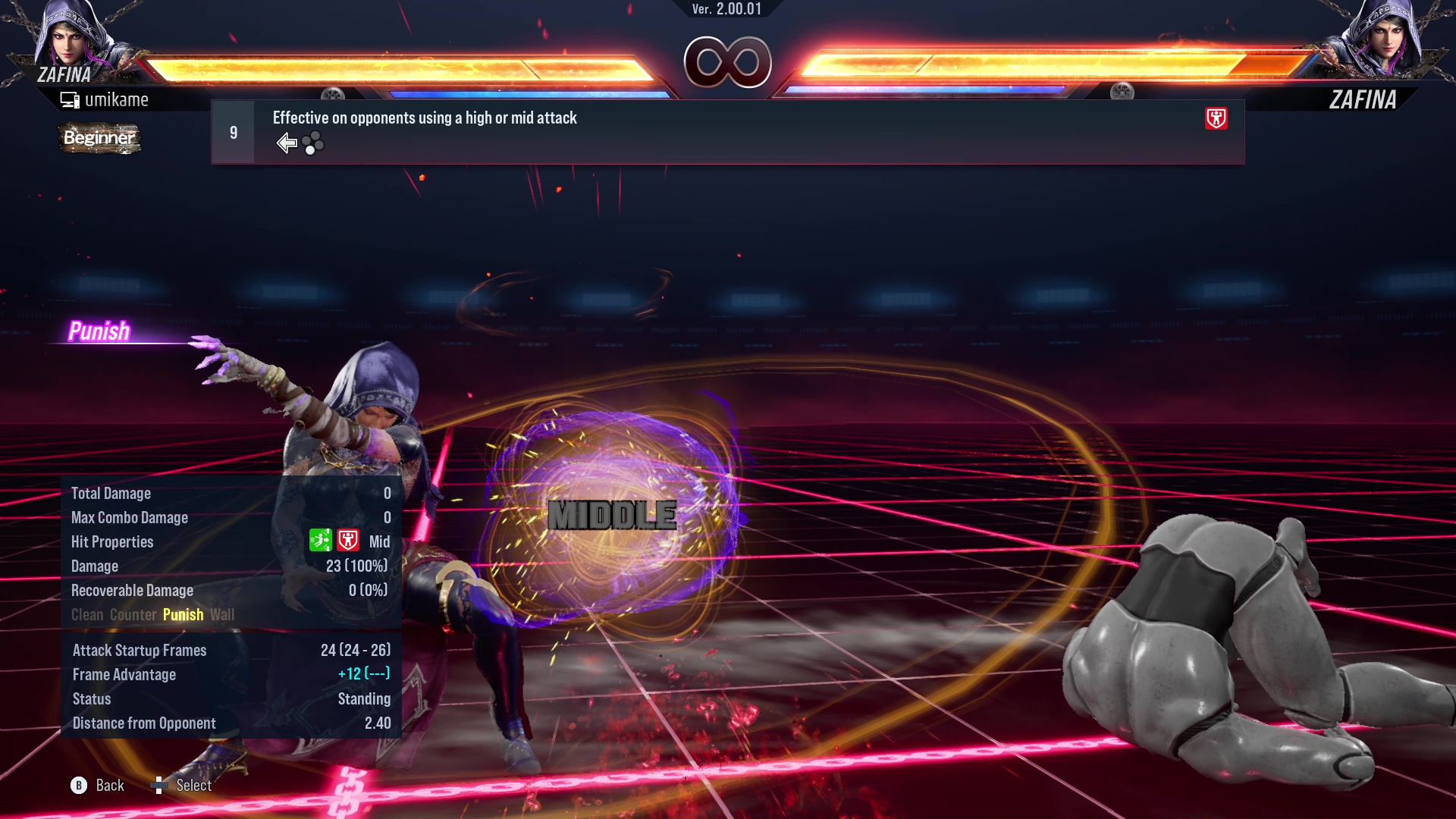
Task: Click the four-button combo icon below the instruction text
Action: tap(314, 143)
